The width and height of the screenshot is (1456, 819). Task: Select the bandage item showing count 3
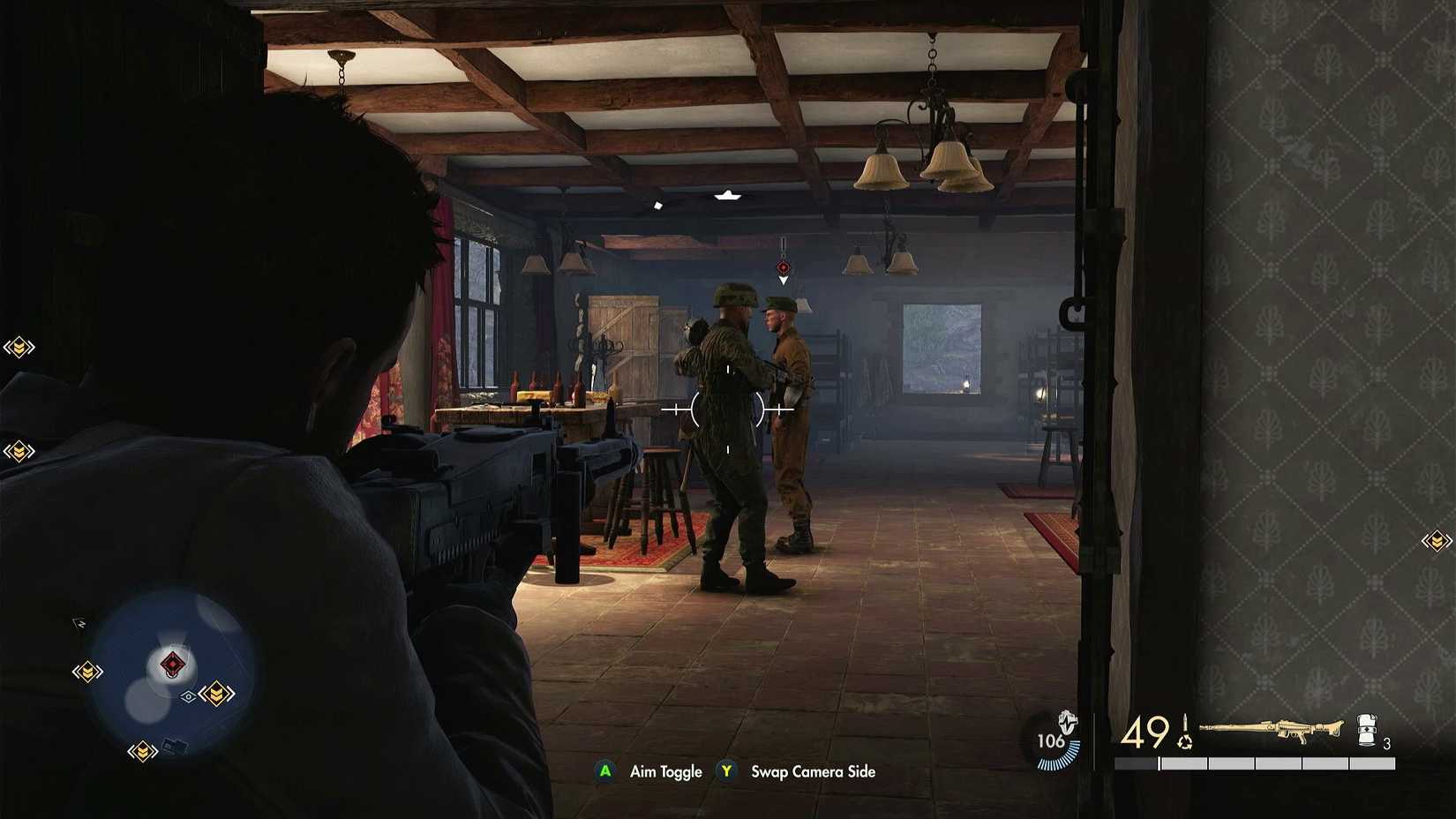[1366, 731]
